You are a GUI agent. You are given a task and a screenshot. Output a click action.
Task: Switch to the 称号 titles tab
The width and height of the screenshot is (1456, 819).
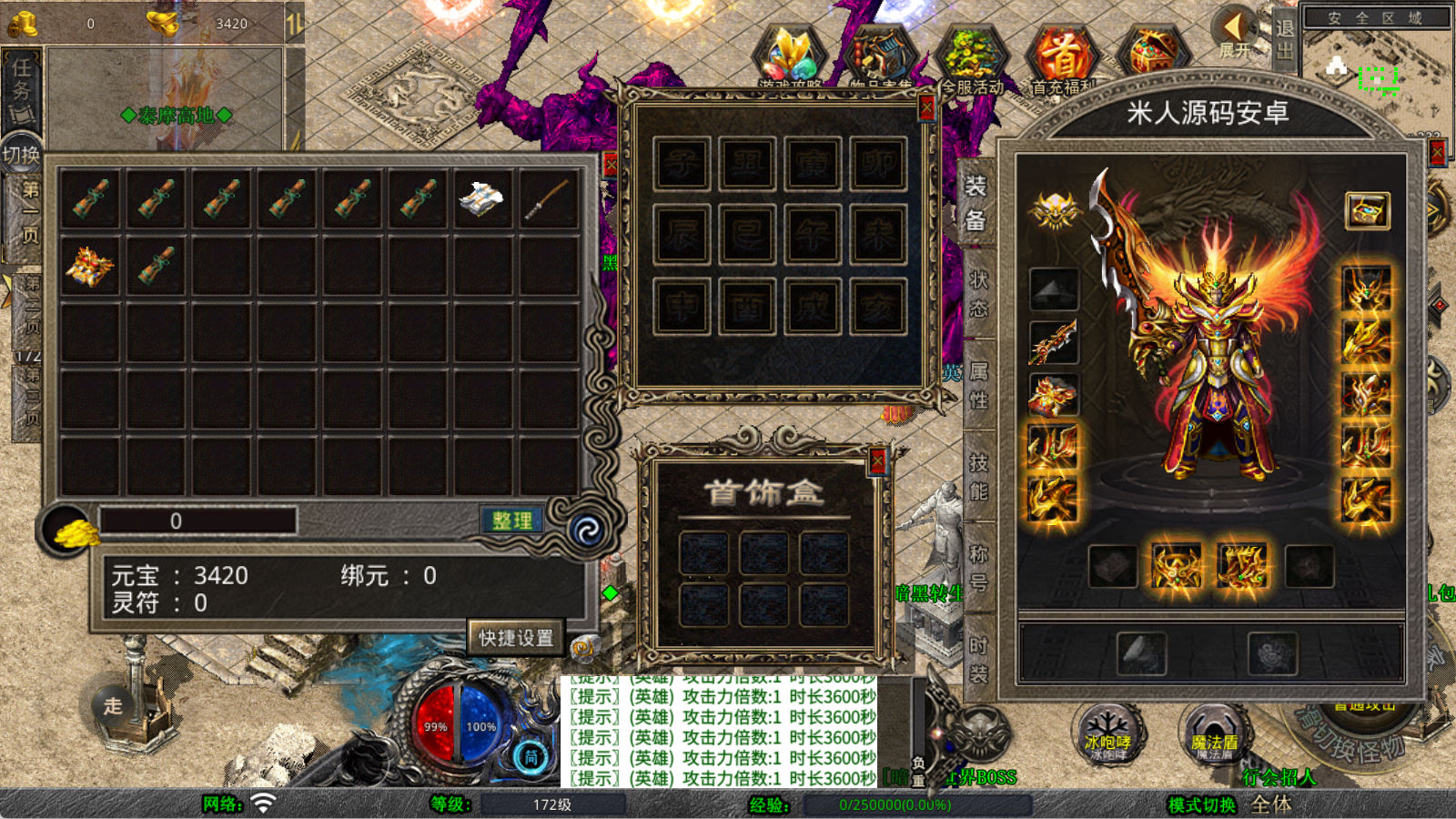[x=978, y=568]
